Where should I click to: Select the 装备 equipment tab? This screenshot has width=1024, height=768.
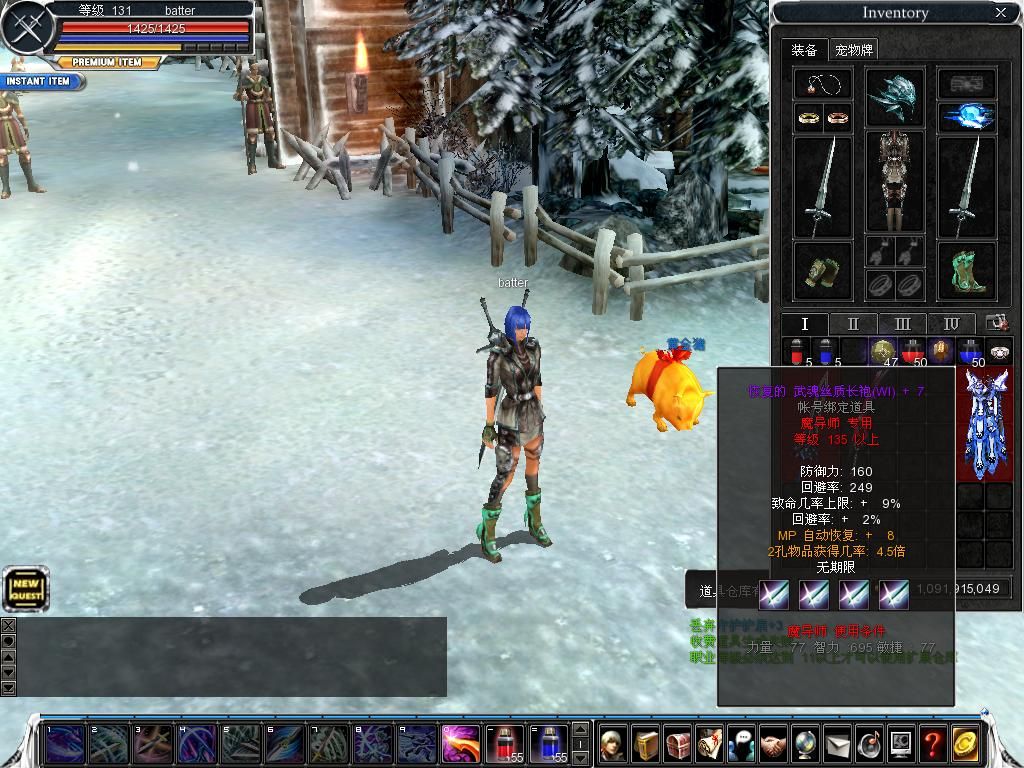pyautogui.click(x=804, y=49)
